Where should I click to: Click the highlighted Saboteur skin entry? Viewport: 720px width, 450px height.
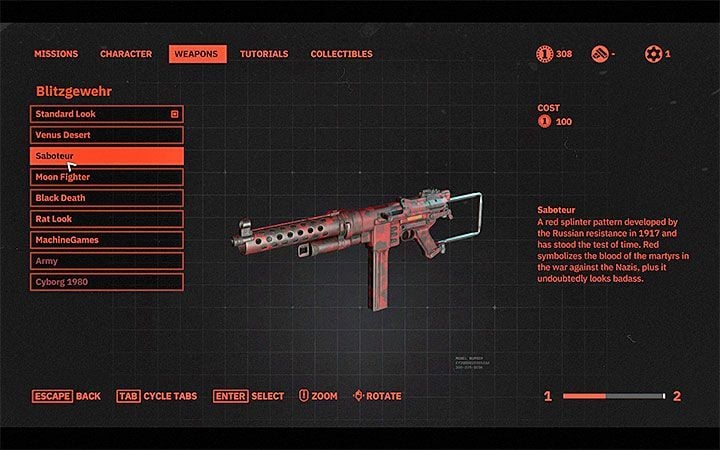[x=106, y=156]
